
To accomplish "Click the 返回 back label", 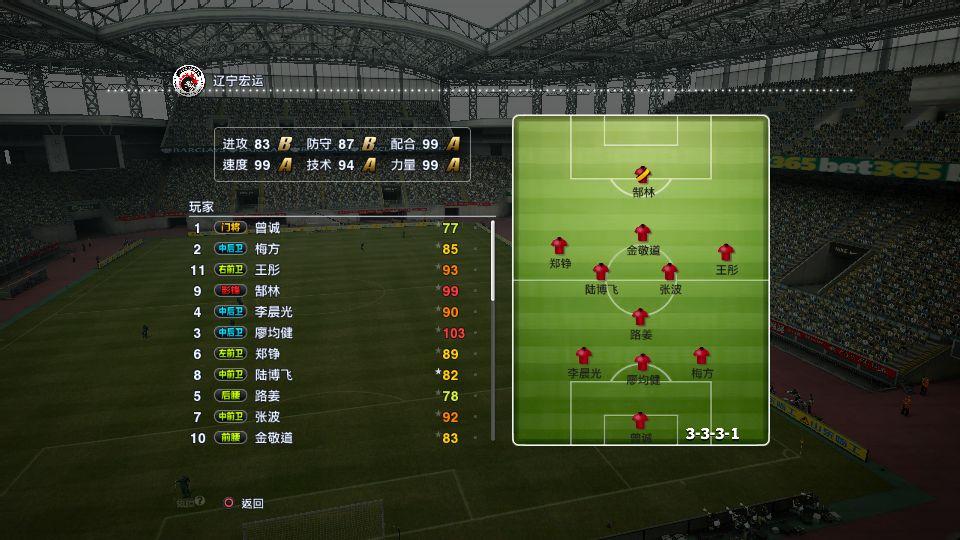I will [252, 503].
